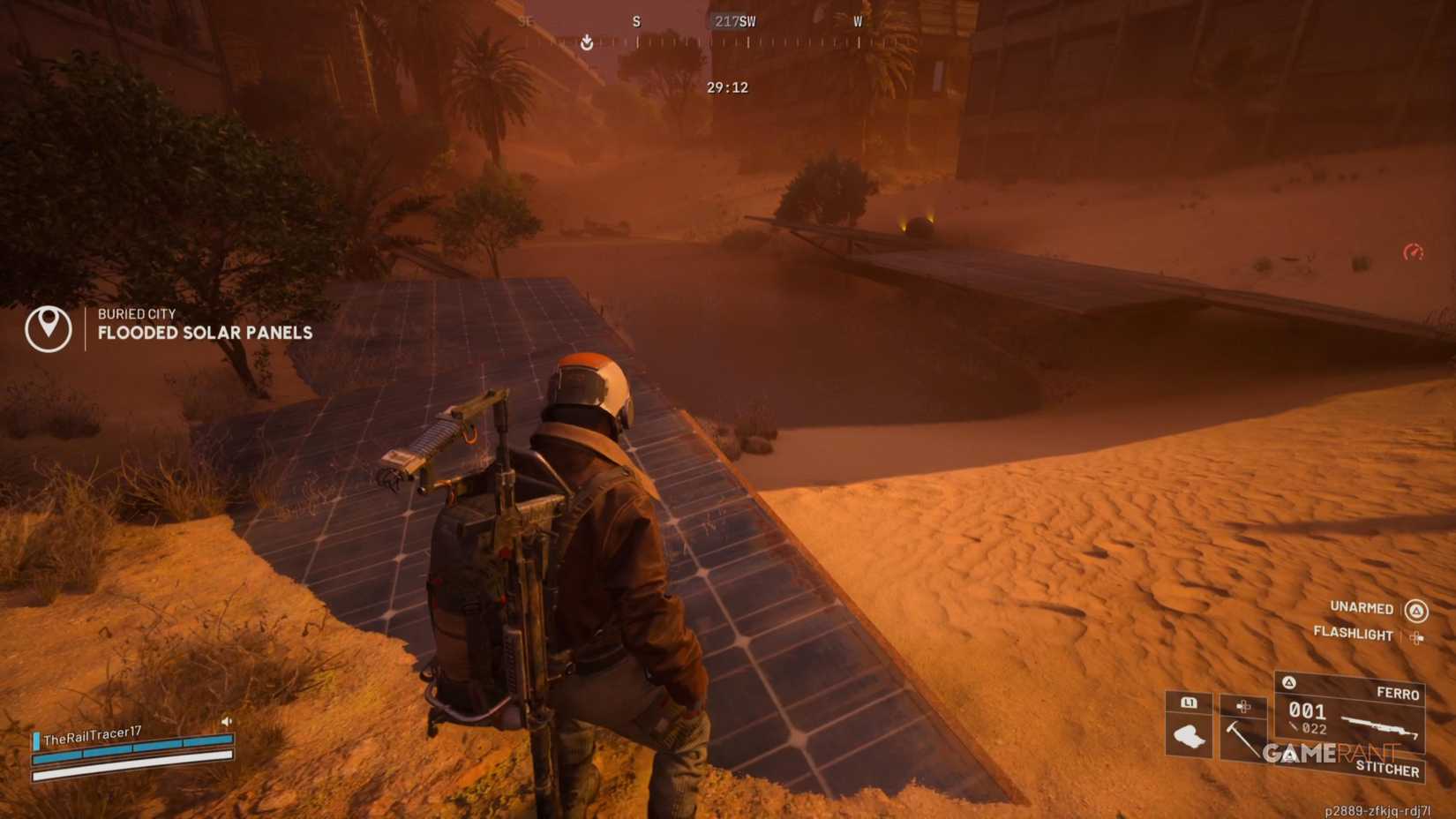Select the S heading on the compass bar
The height and width of the screenshot is (819, 1456).
[635, 21]
